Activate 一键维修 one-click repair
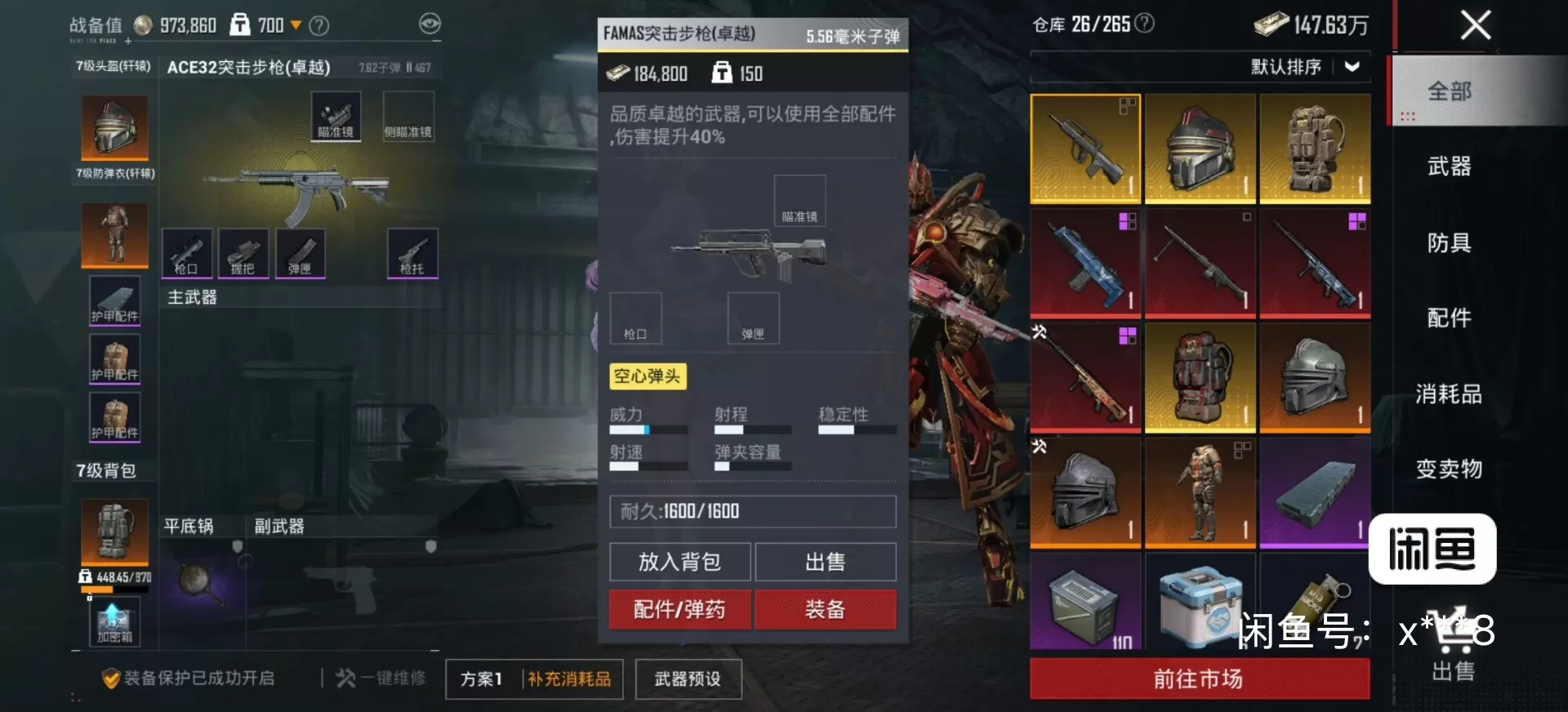This screenshot has width=1568, height=712. pos(382,678)
